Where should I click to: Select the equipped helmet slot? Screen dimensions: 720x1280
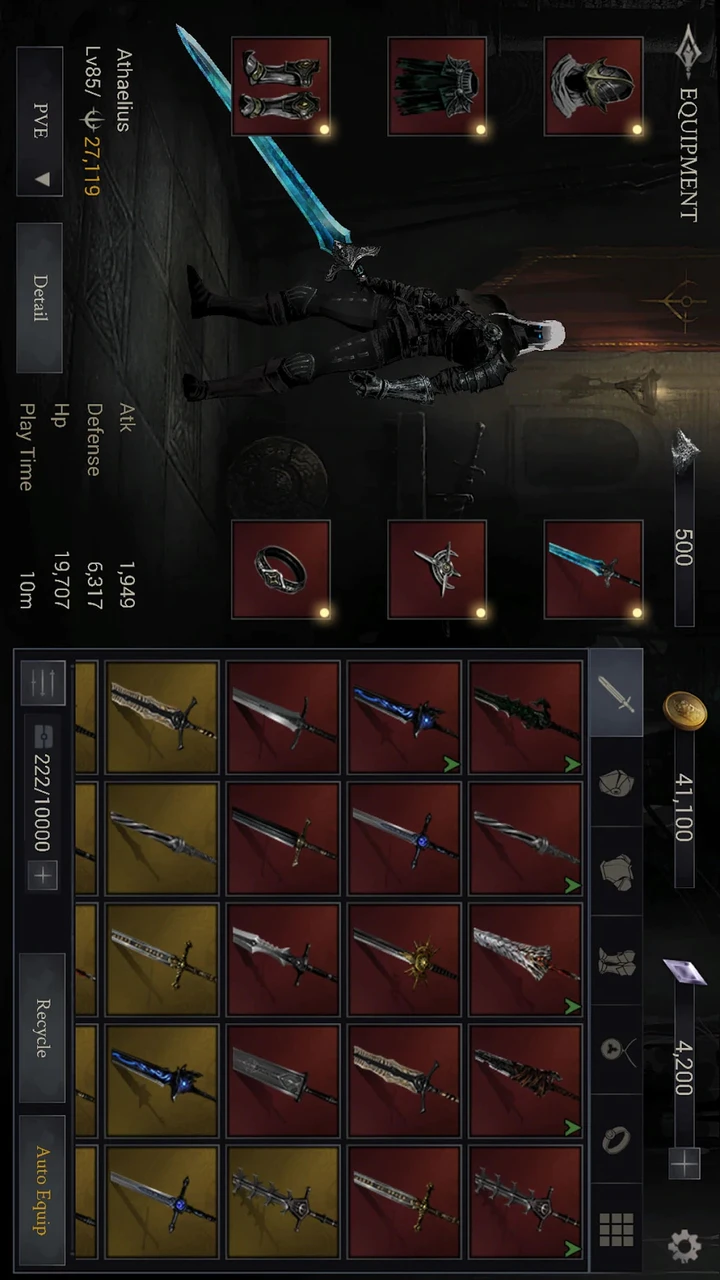point(593,87)
